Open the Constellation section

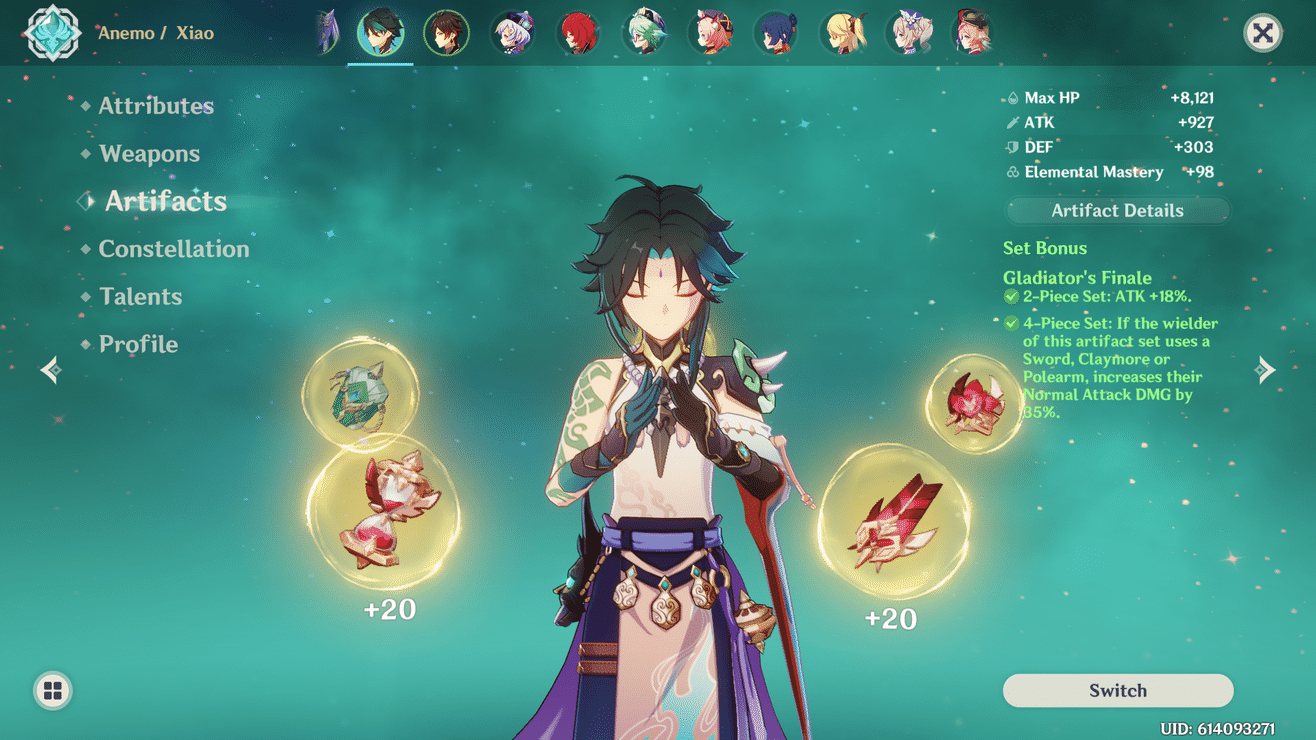click(x=174, y=249)
